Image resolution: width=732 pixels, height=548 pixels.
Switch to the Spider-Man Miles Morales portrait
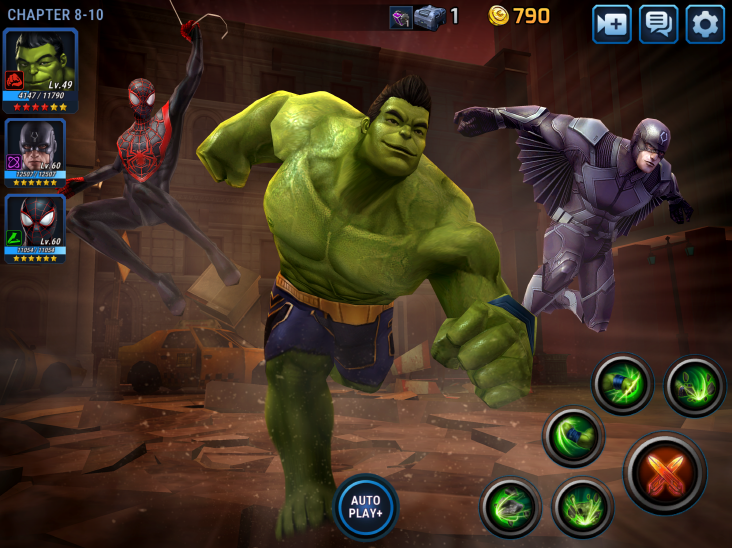click(x=36, y=229)
